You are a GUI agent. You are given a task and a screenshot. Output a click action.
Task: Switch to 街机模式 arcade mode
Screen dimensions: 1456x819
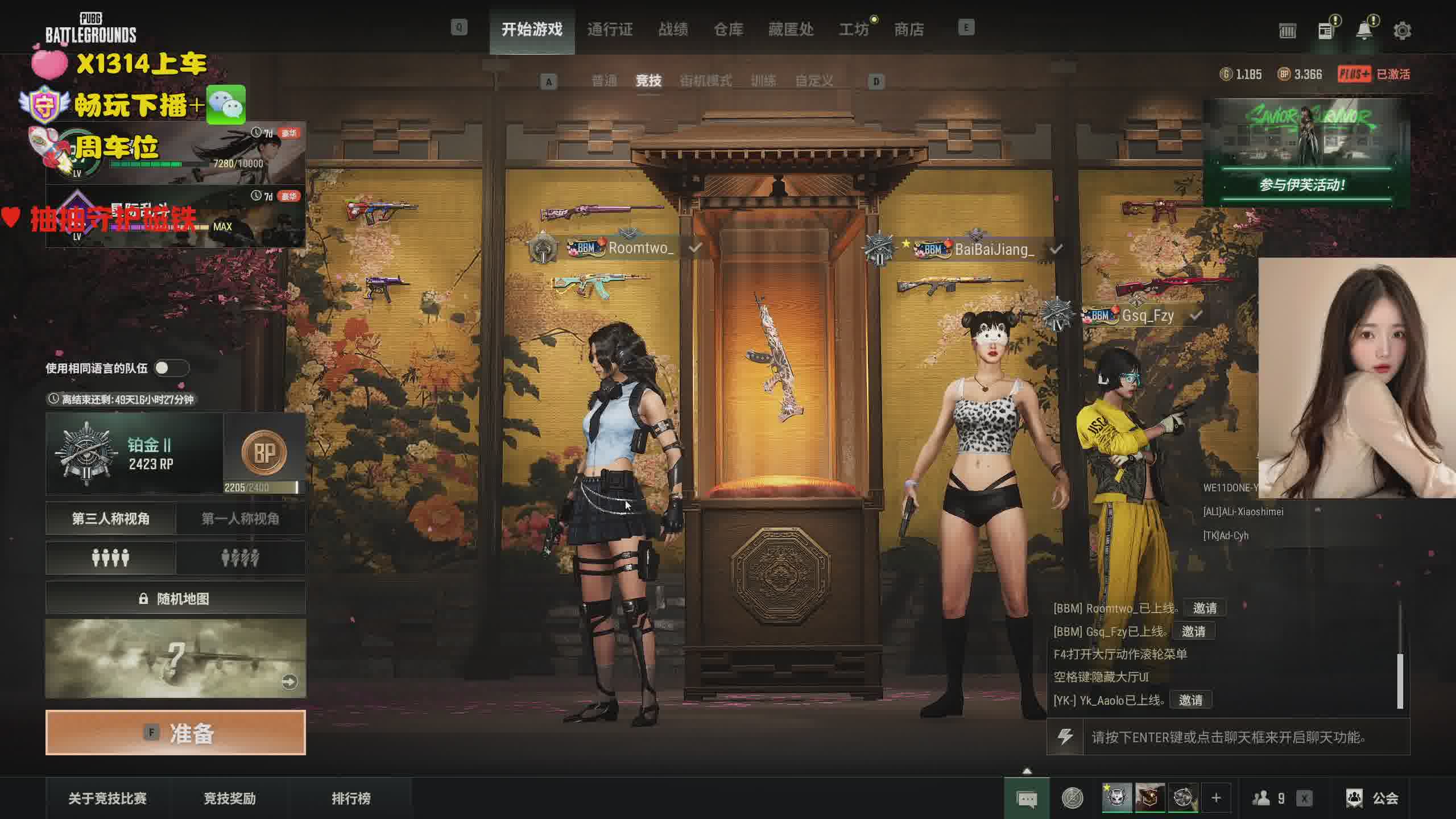tap(705, 81)
